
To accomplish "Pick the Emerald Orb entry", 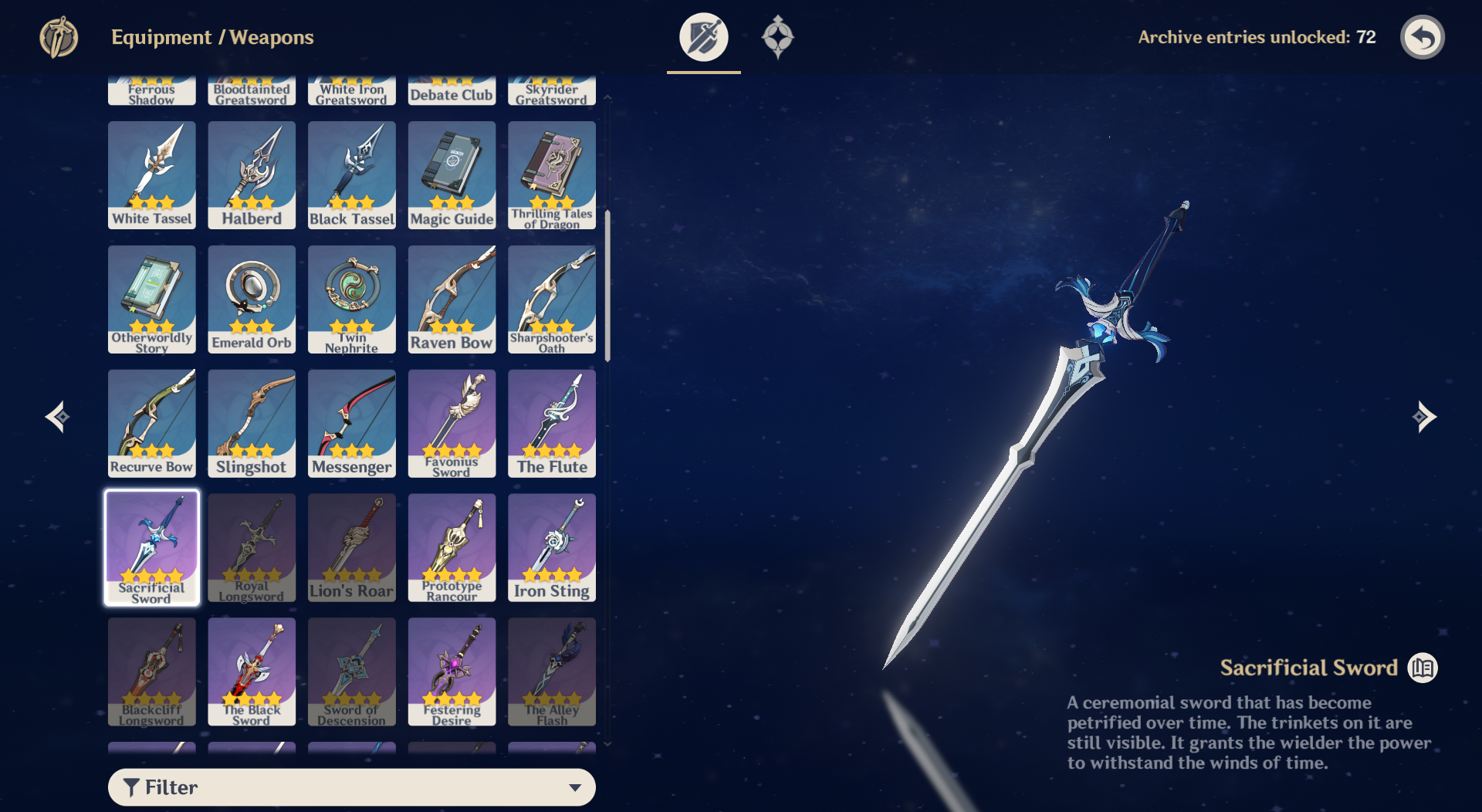I will click(252, 299).
